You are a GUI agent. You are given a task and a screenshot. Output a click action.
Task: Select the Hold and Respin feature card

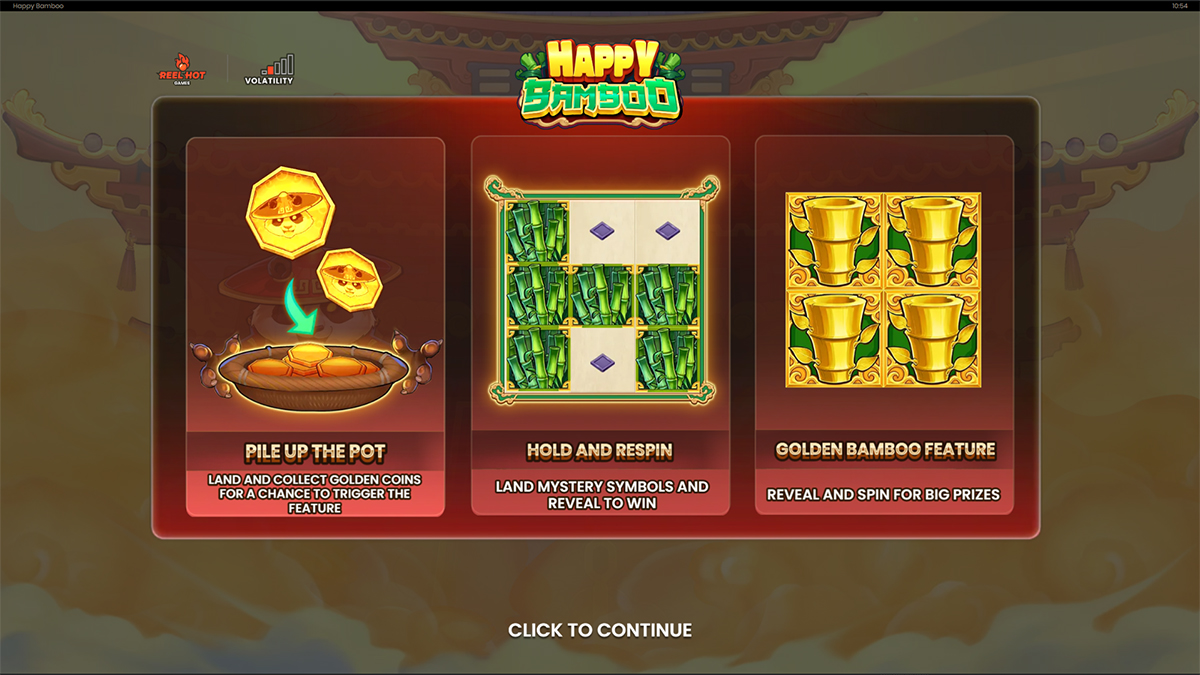point(600,326)
